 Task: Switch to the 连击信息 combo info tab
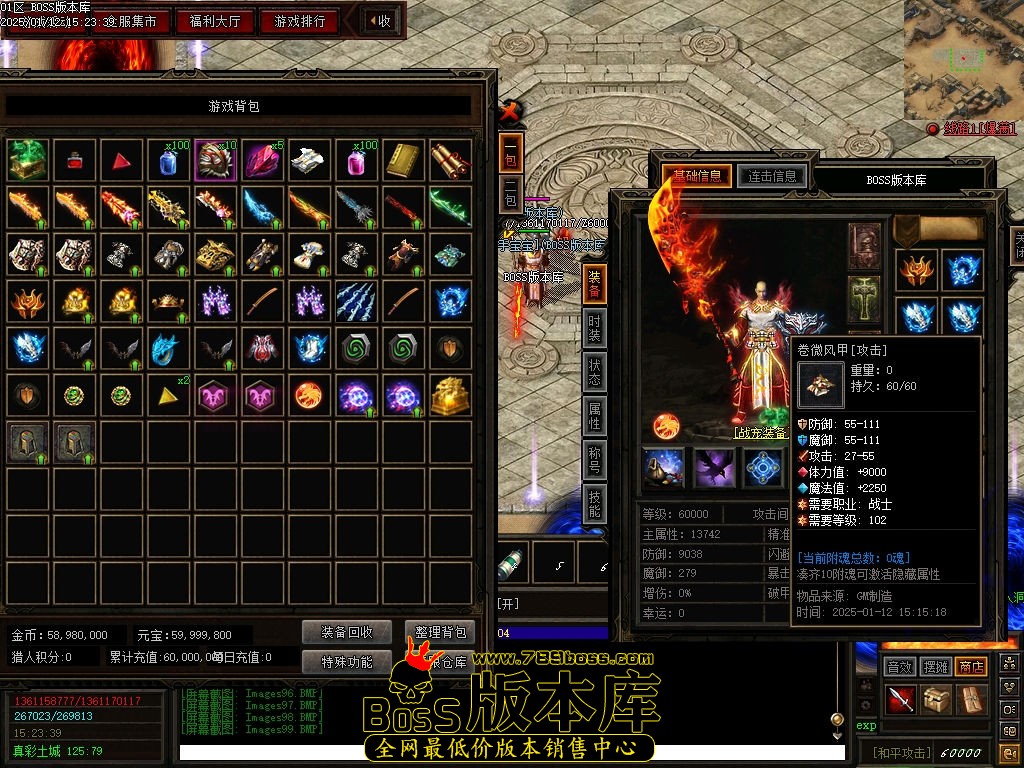coord(771,177)
